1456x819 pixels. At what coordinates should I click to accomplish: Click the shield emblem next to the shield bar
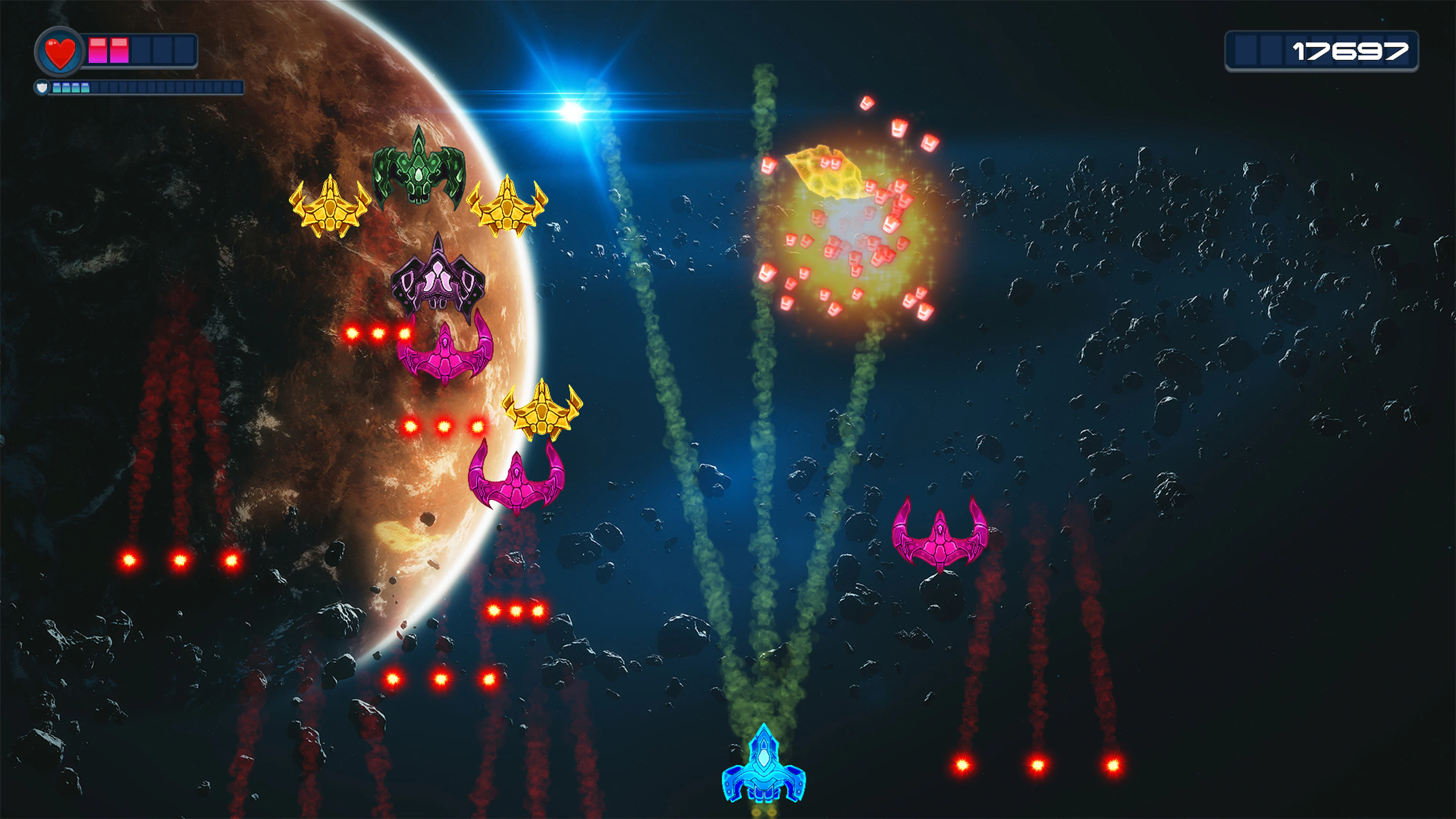click(x=42, y=88)
